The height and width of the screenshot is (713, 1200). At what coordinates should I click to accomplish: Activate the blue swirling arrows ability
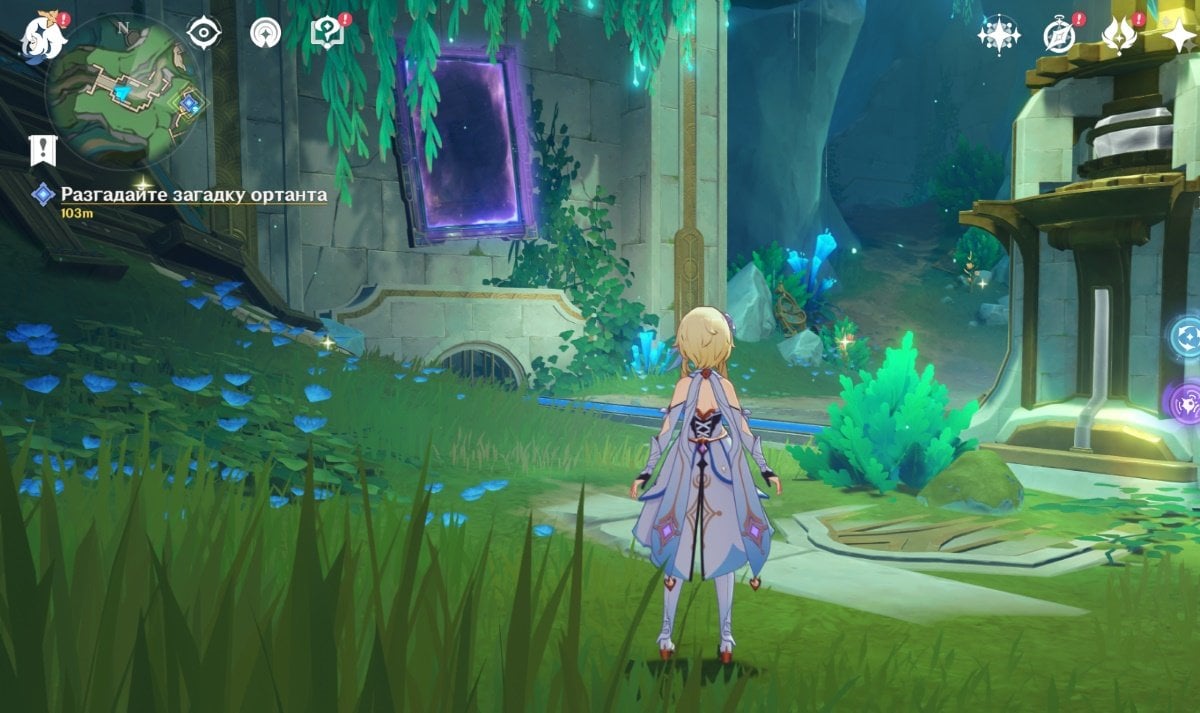pos(1187,336)
